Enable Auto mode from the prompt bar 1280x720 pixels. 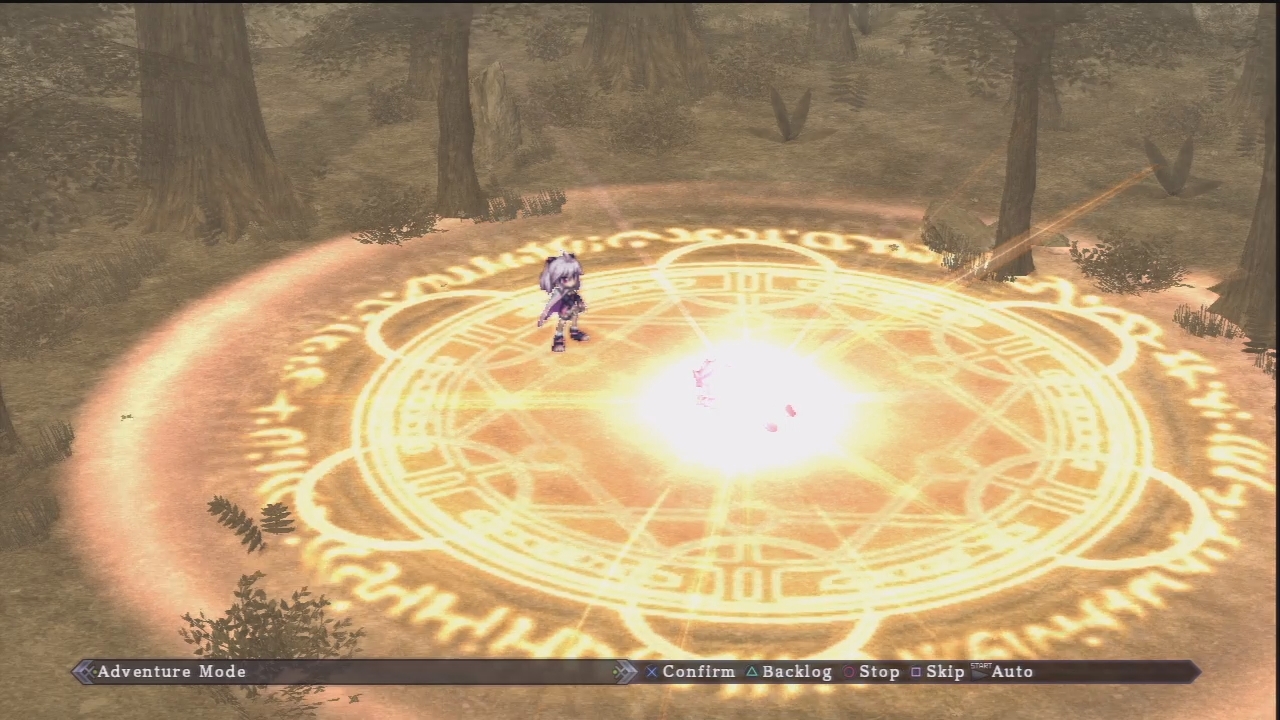coord(1012,671)
